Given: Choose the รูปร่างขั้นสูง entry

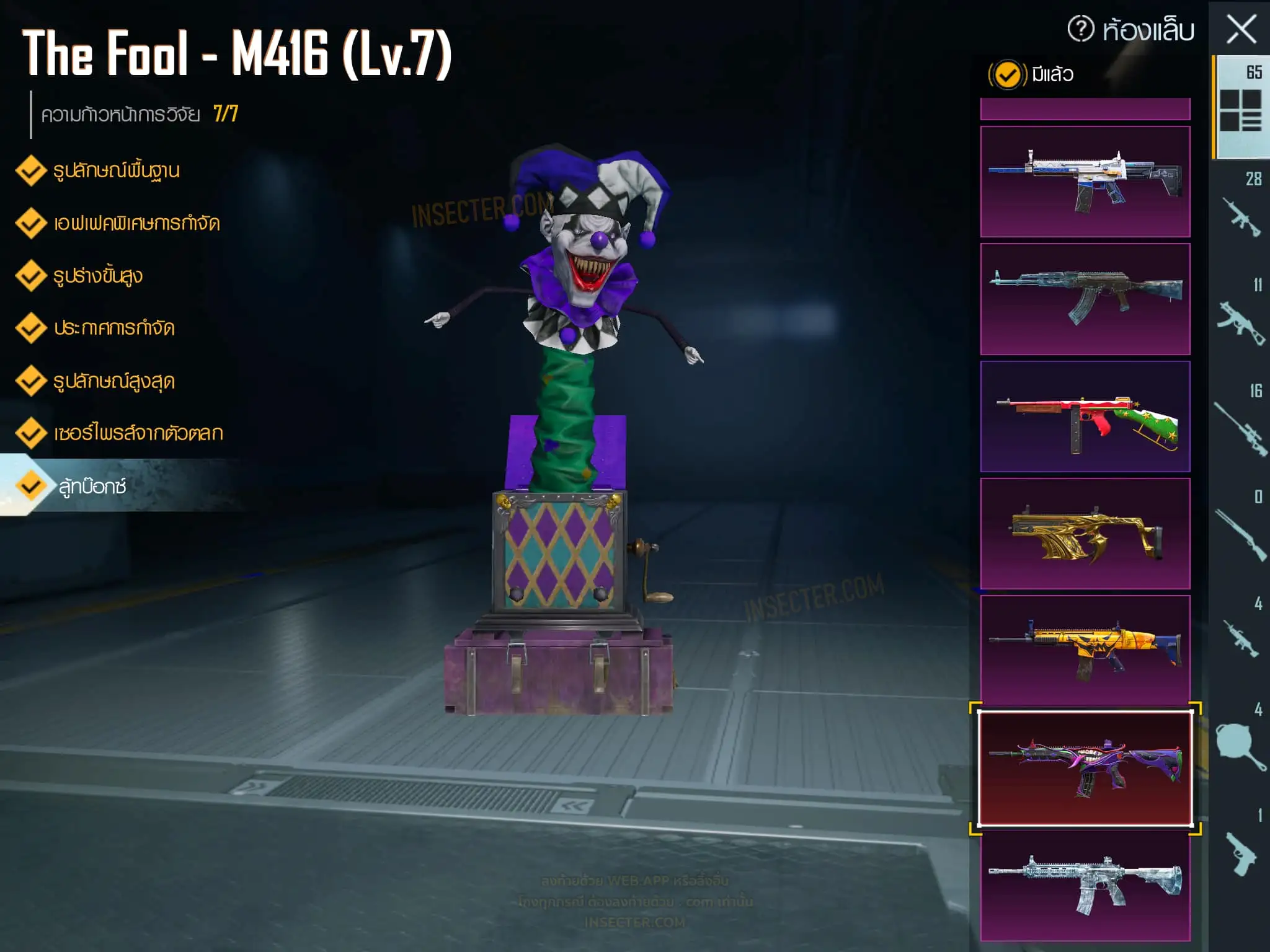Looking at the screenshot, I should pyautogui.click(x=97, y=276).
